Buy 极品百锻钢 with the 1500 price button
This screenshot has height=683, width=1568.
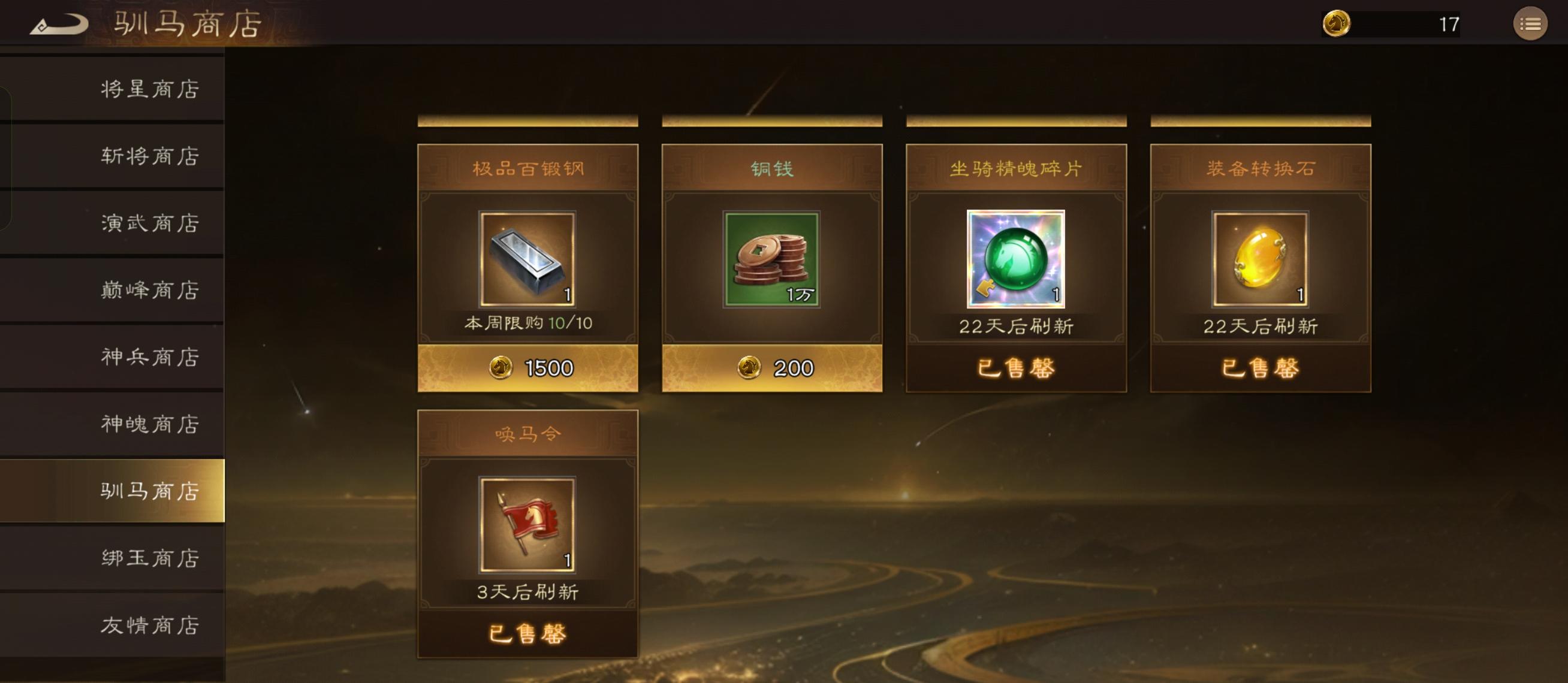(527, 368)
